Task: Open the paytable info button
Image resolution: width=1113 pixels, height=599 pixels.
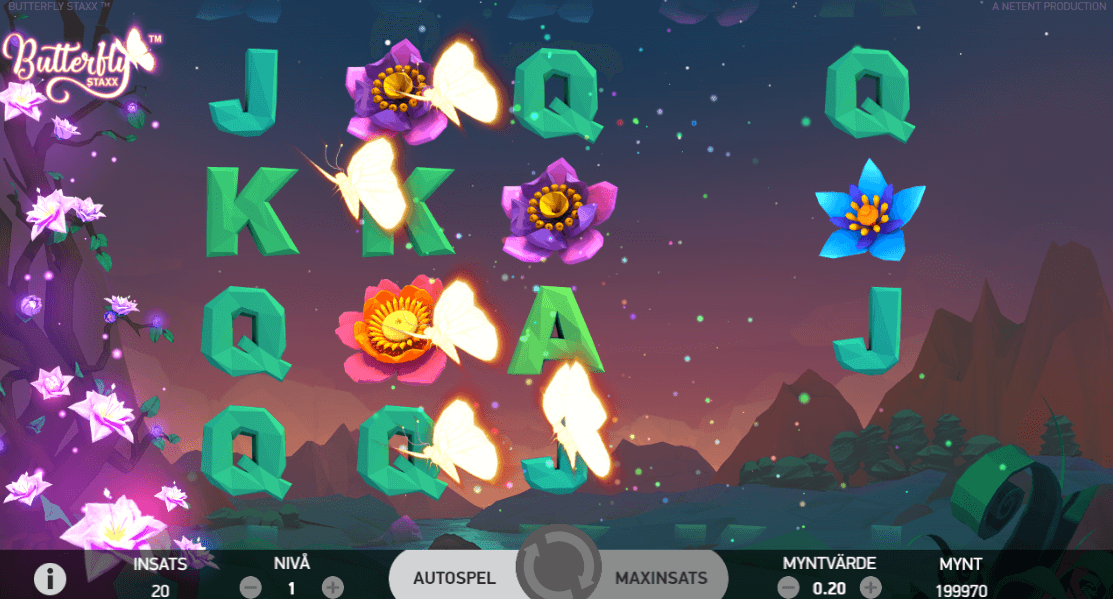Action: (x=50, y=578)
